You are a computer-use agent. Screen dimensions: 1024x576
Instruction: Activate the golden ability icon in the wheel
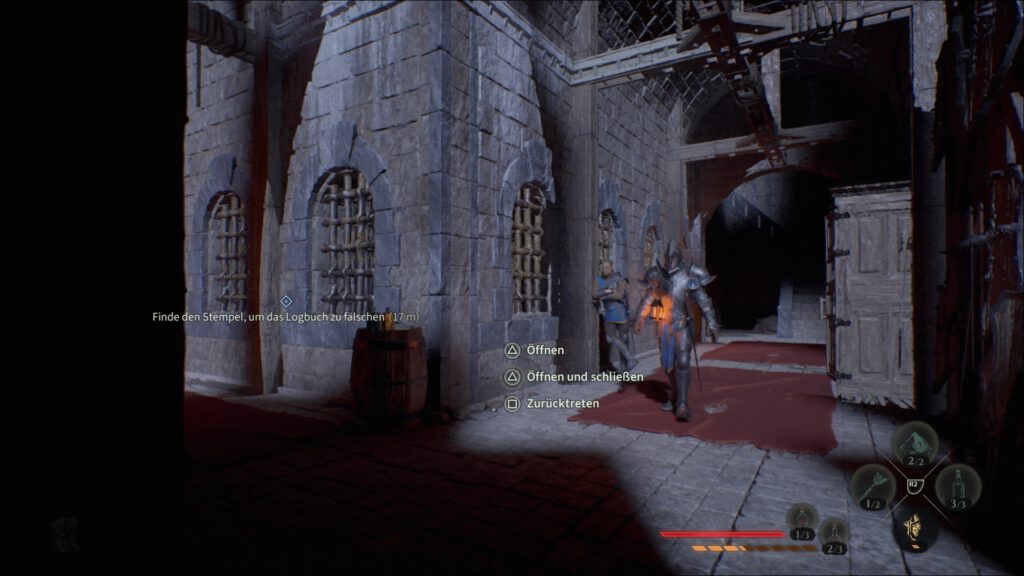point(913,526)
